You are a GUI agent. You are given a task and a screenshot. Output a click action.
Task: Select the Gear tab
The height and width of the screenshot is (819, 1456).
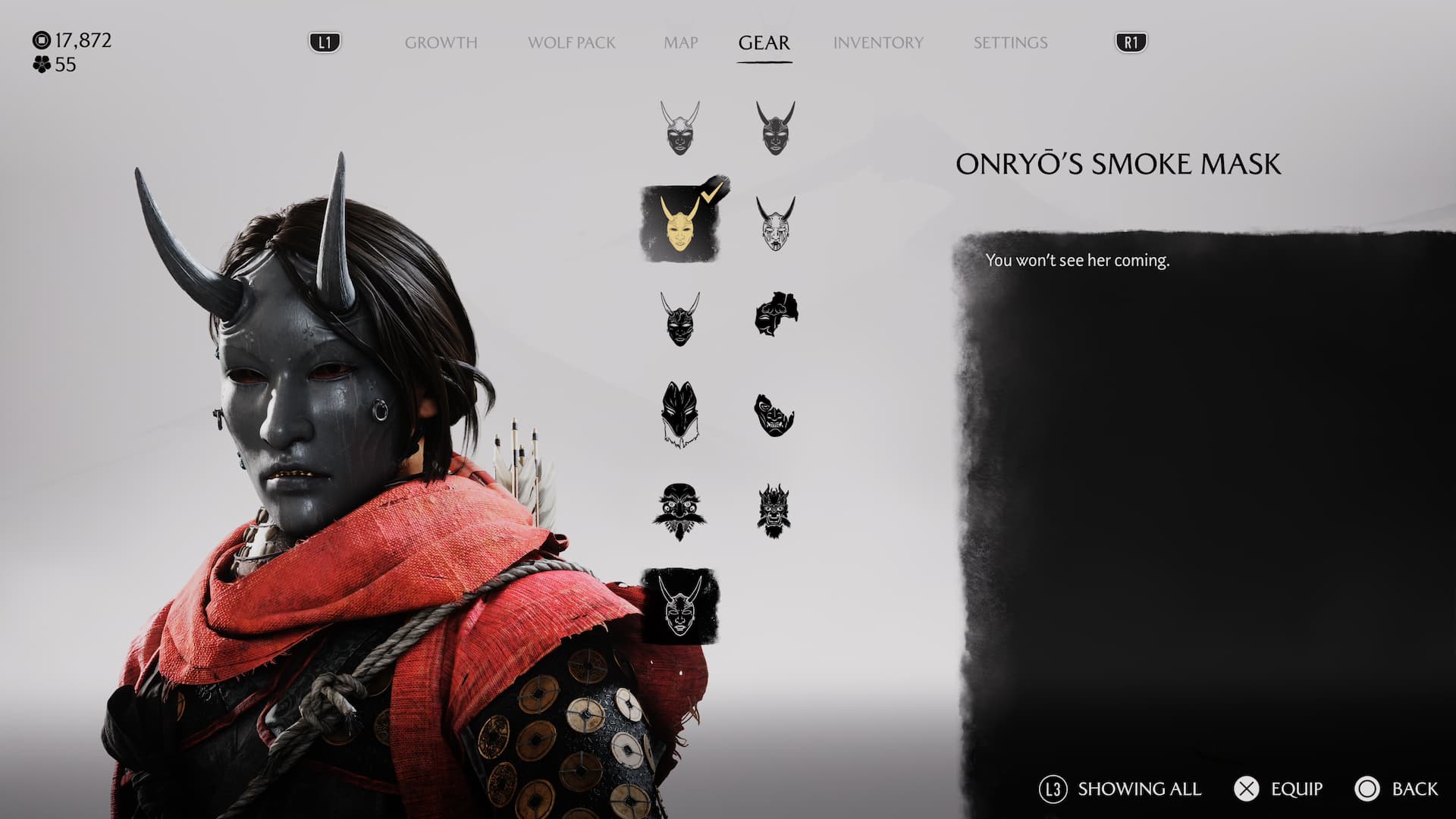(x=764, y=42)
